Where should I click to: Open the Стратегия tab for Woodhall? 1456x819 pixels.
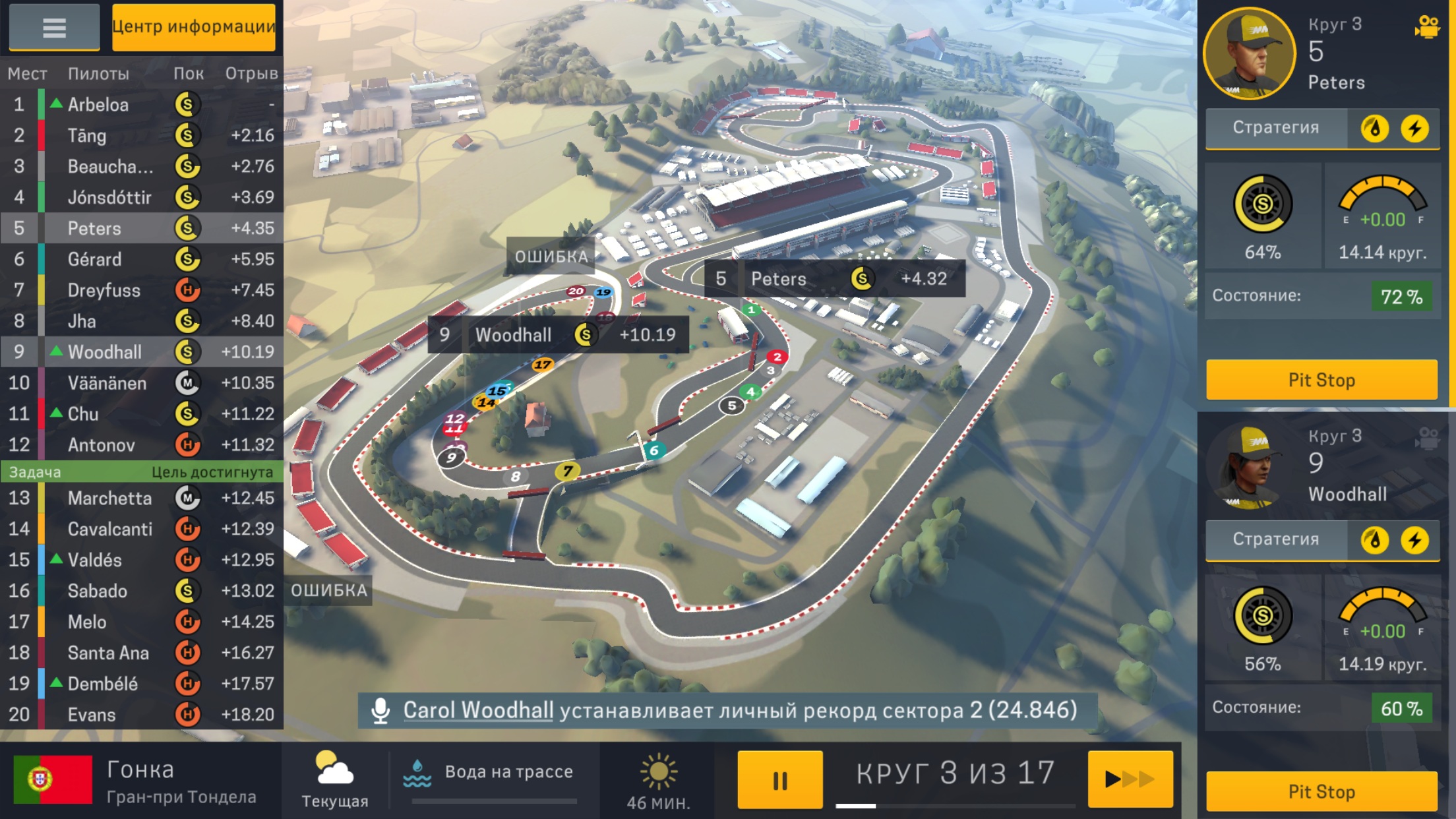1276,539
